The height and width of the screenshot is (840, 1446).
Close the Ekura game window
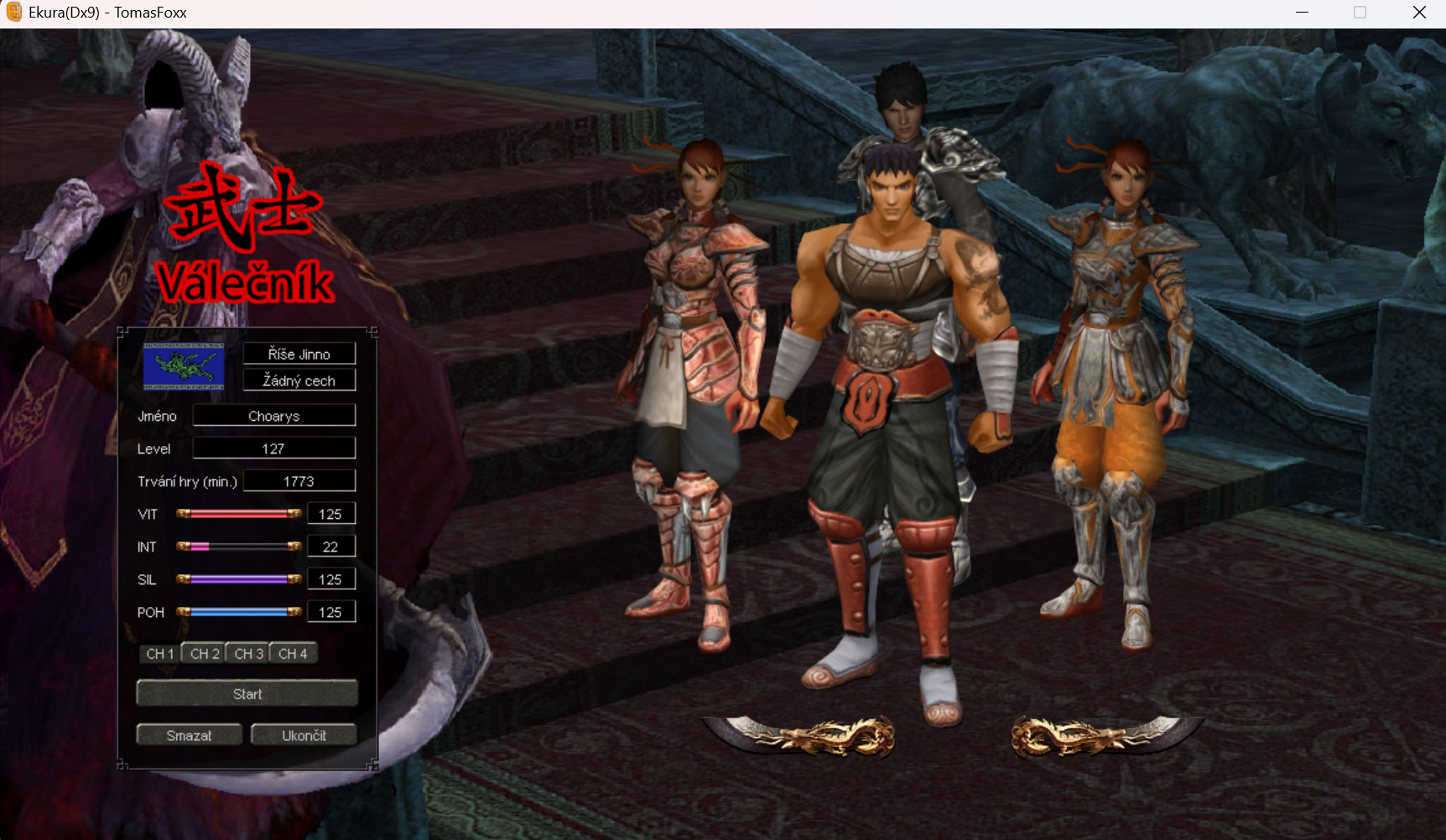point(1419,13)
